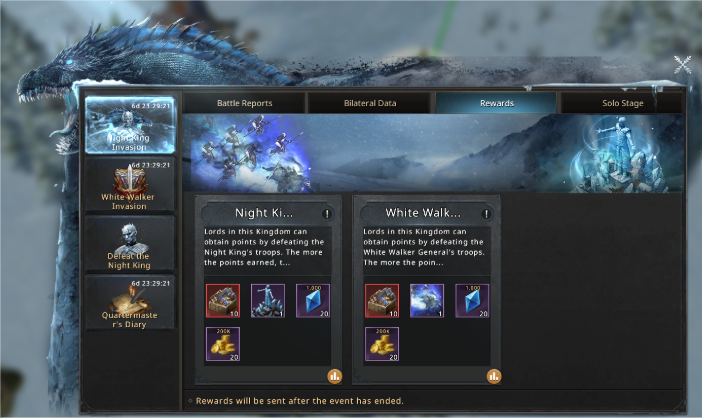Viewport: 702px width, 418px height.
Task: Inspect the Night King card blue crystal reward
Action: [x=314, y=300]
